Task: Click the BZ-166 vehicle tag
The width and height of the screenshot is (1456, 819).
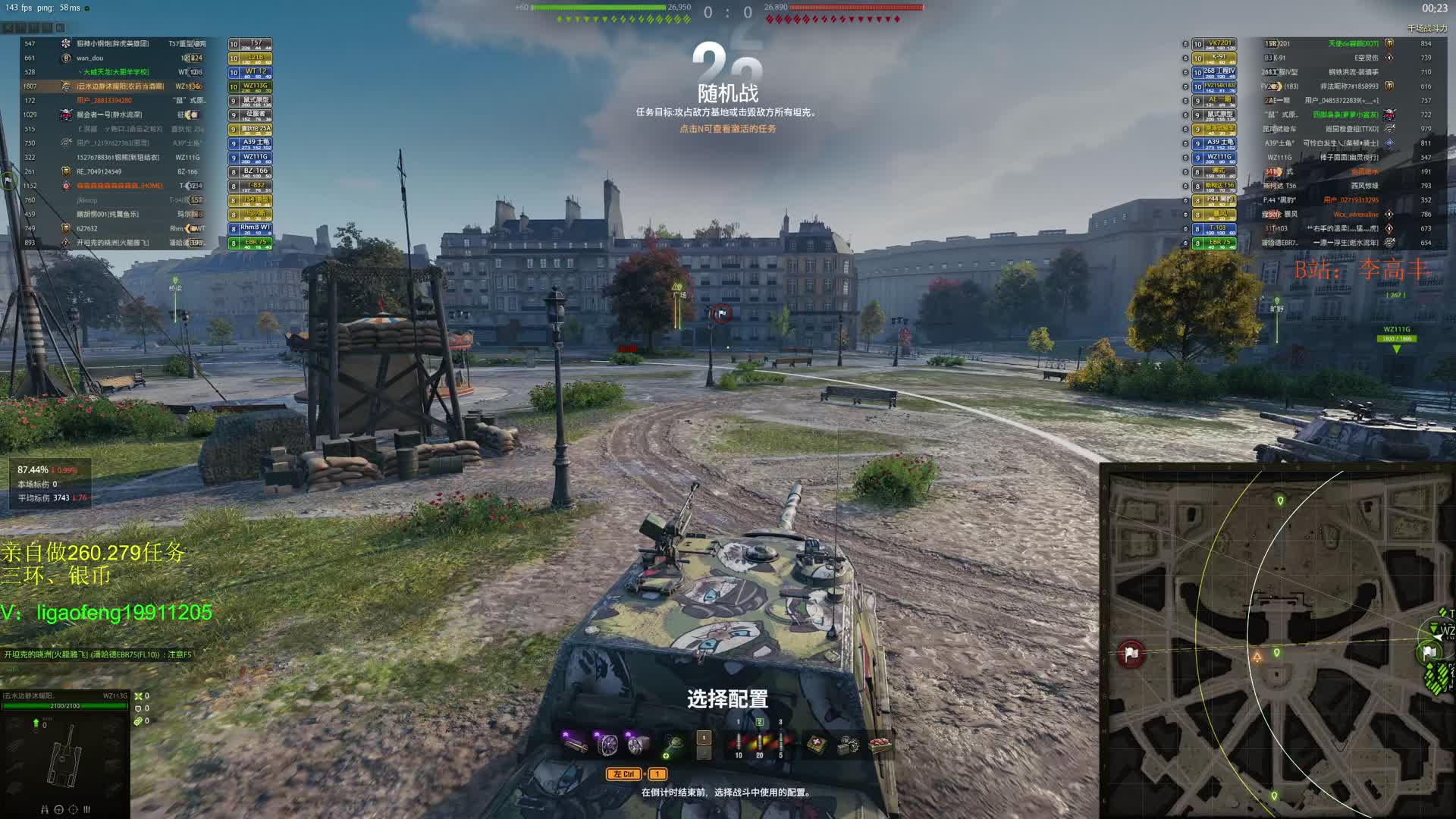Action: point(256,171)
